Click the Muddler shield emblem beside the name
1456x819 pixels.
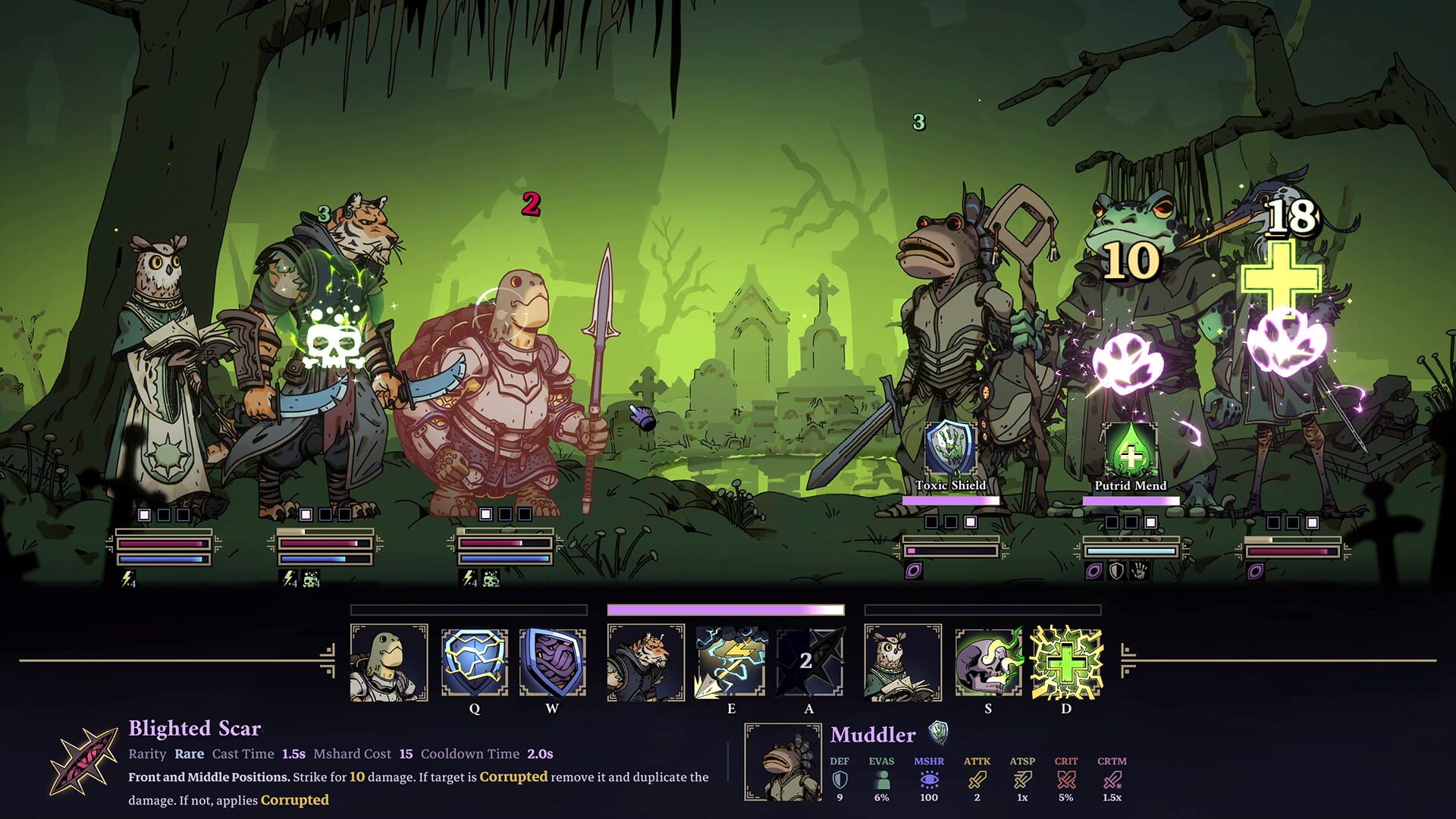click(937, 733)
